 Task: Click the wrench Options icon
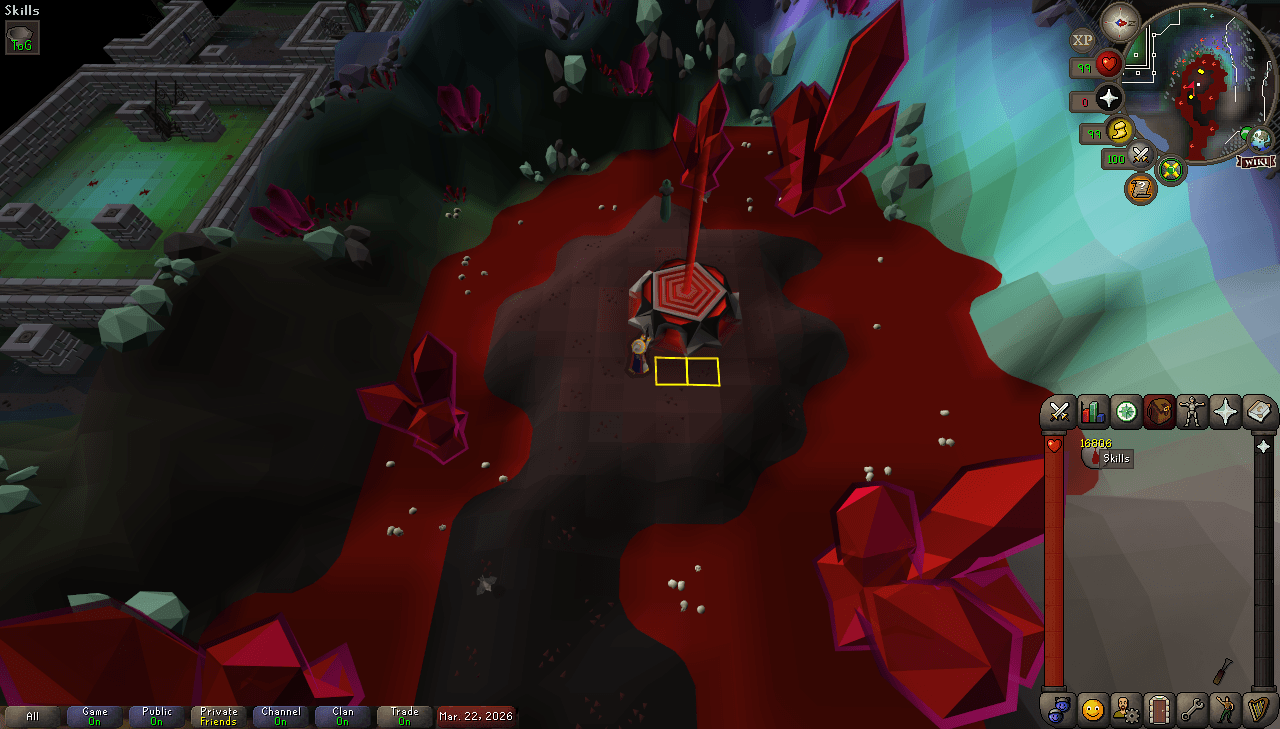pyautogui.click(x=1191, y=710)
